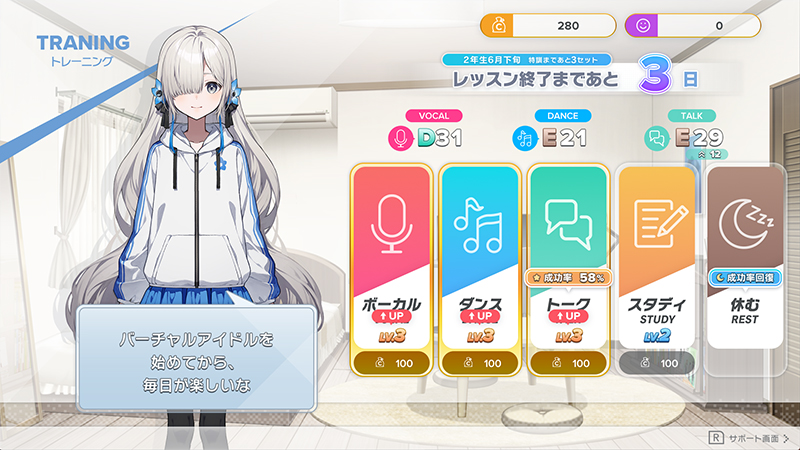Choose the ダンス dance training card
This screenshot has width=800, height=450.
(x=479, y=265)
